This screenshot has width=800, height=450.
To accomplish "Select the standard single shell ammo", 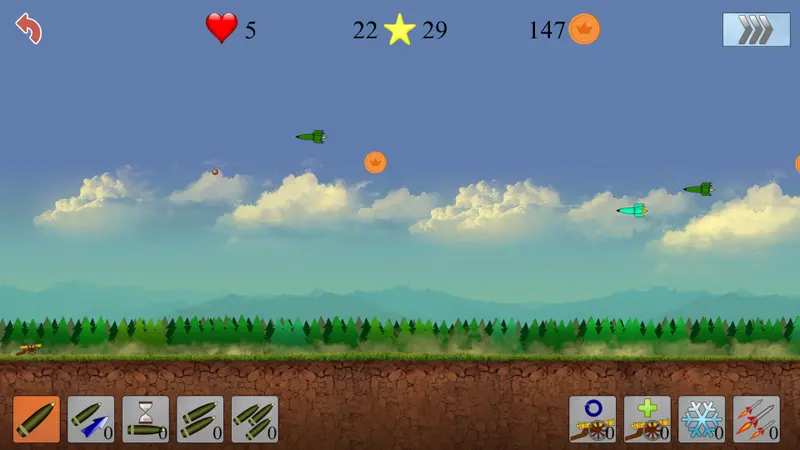I will tap(37, 419).
